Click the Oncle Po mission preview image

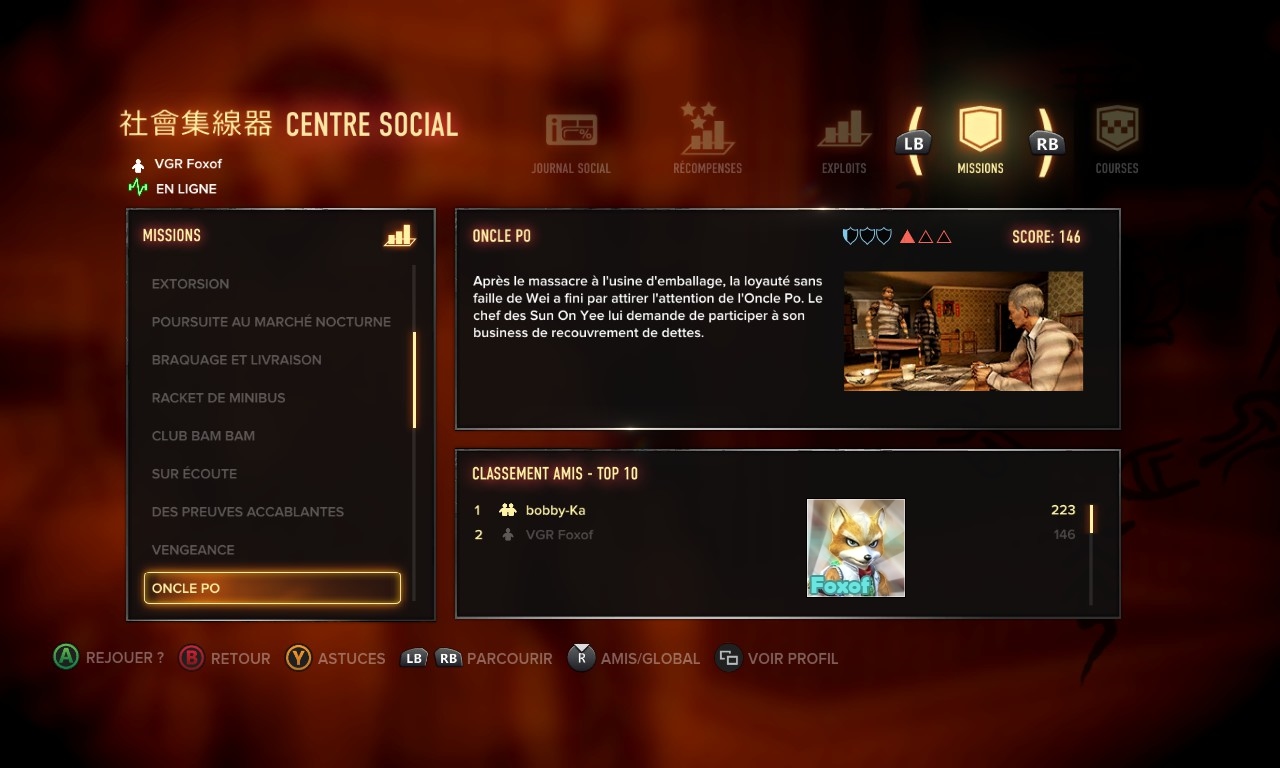click(x=963, y=331)
